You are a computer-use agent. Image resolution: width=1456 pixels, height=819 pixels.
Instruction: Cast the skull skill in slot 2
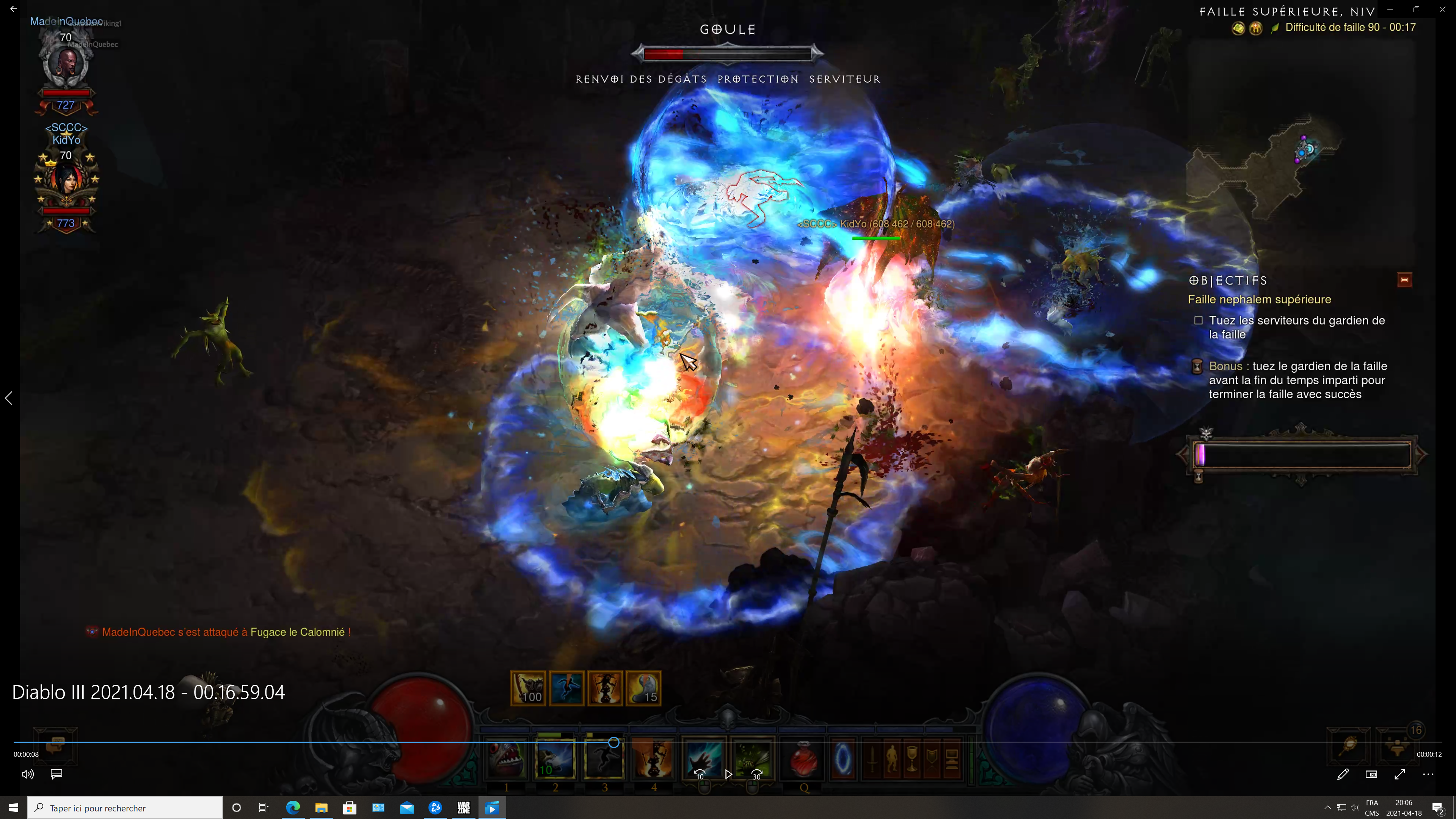coord(555,758)
